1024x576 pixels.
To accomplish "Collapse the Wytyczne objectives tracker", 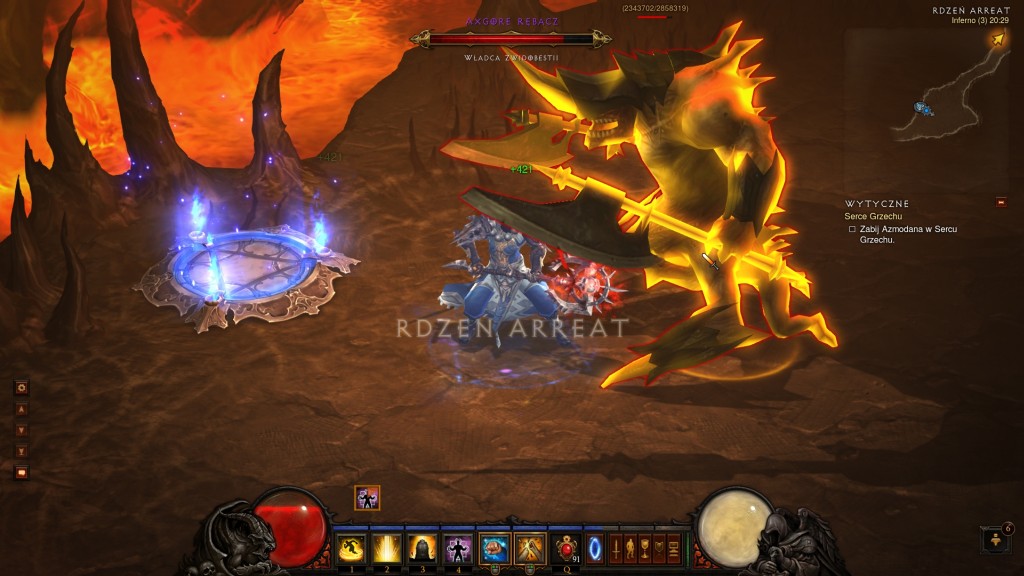I will (x=1001, y=203).
